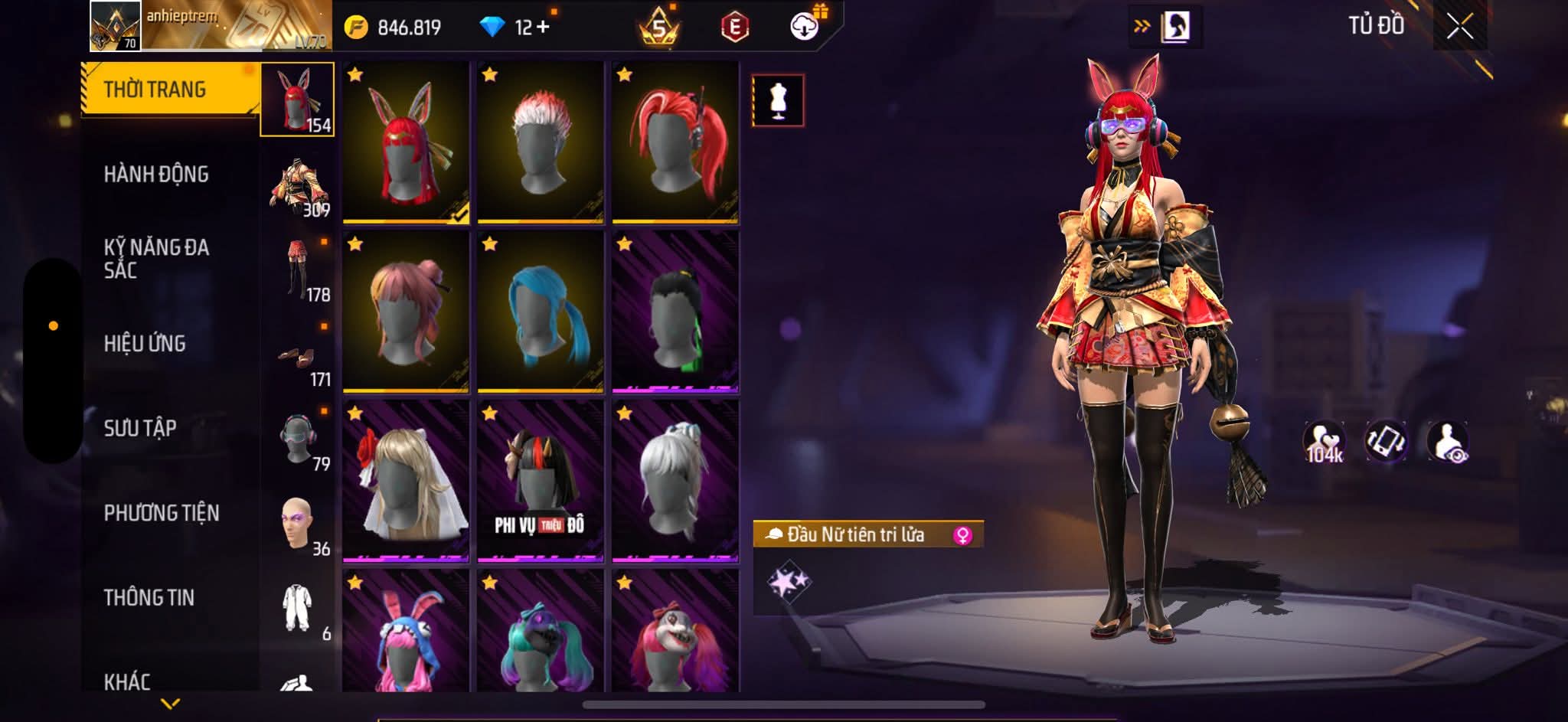Click the red E badge icon
This screenshot has width=1568, height=722.
[x=734, y=28]
